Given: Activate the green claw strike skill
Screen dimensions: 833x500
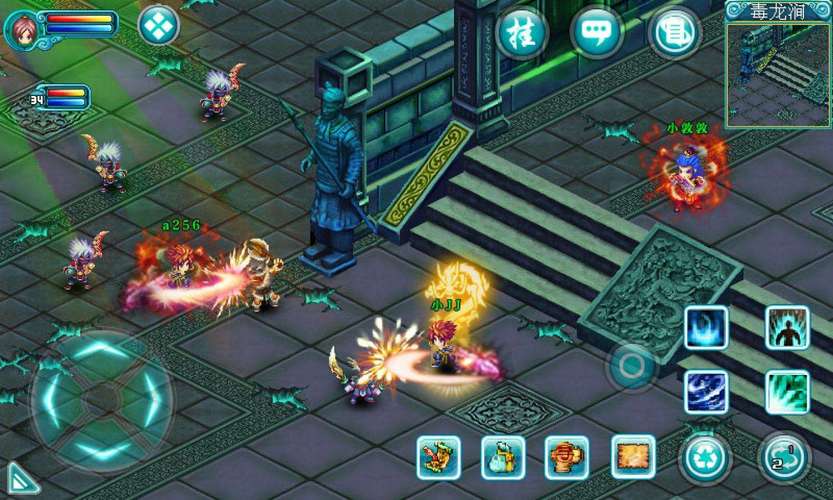Looking at the screenshot, I should [787, 392].
